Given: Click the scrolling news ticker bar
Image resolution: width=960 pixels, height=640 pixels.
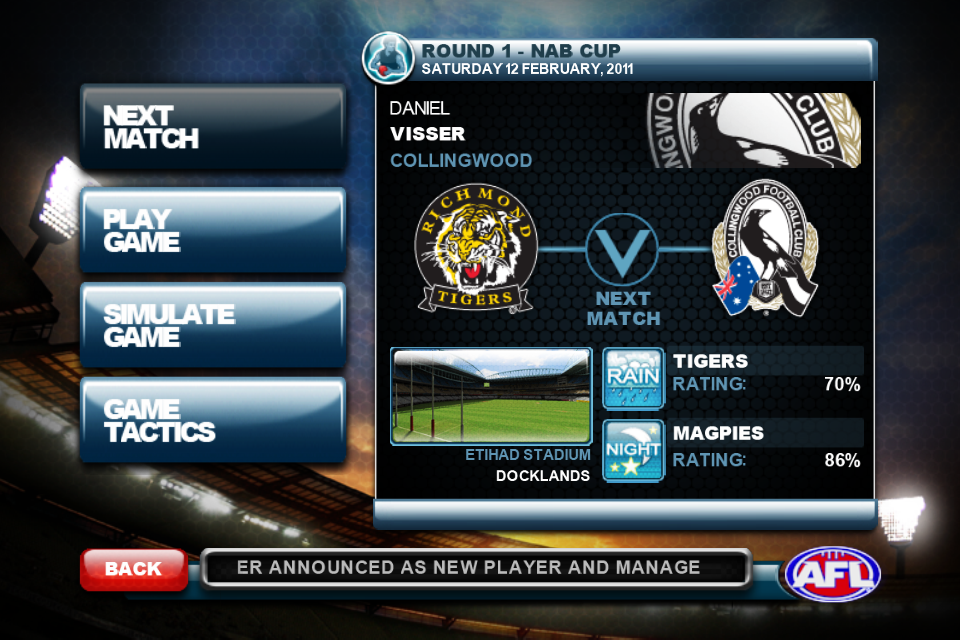Looking at the screenshot, I should click(x=475, y=568).
